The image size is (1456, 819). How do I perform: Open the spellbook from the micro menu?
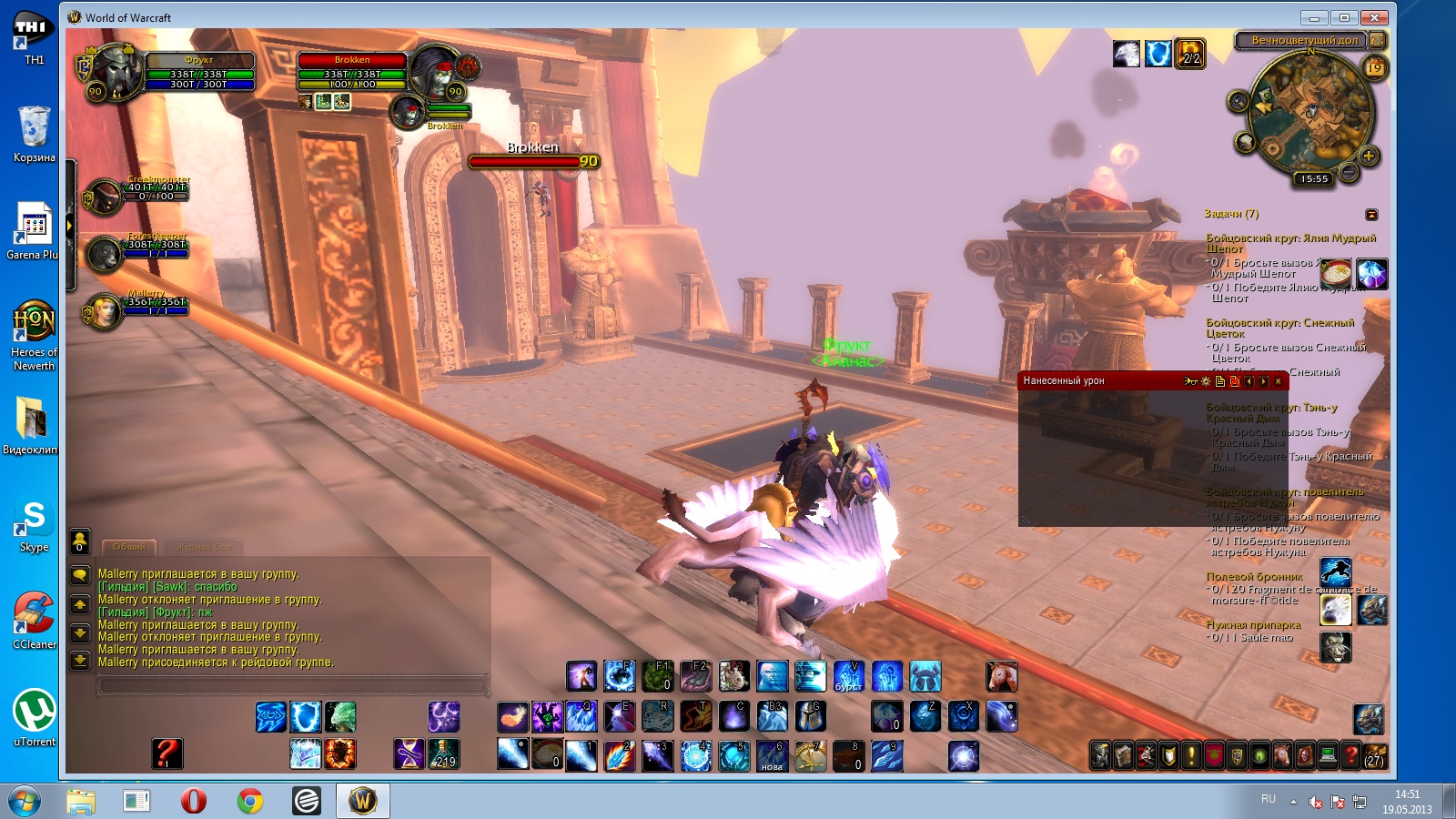click(1123, 754)
